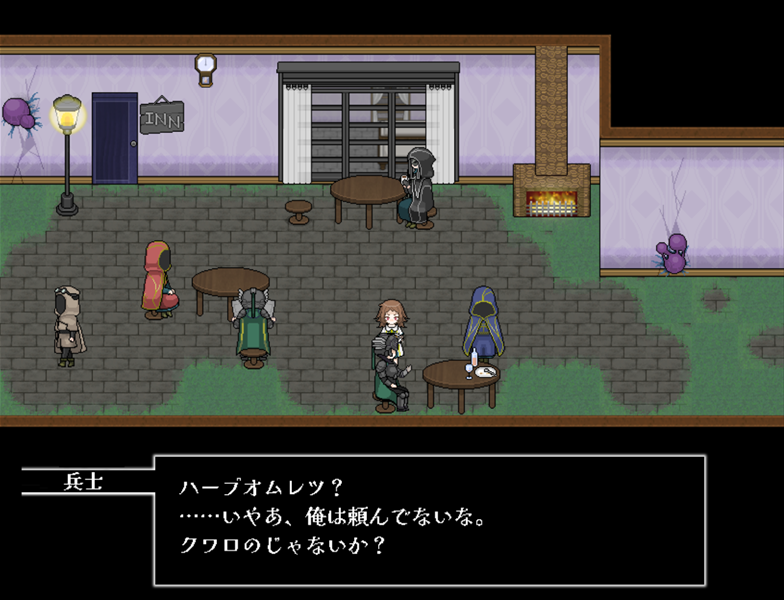Advance the soldier's dialogue text box

(429, 520)
